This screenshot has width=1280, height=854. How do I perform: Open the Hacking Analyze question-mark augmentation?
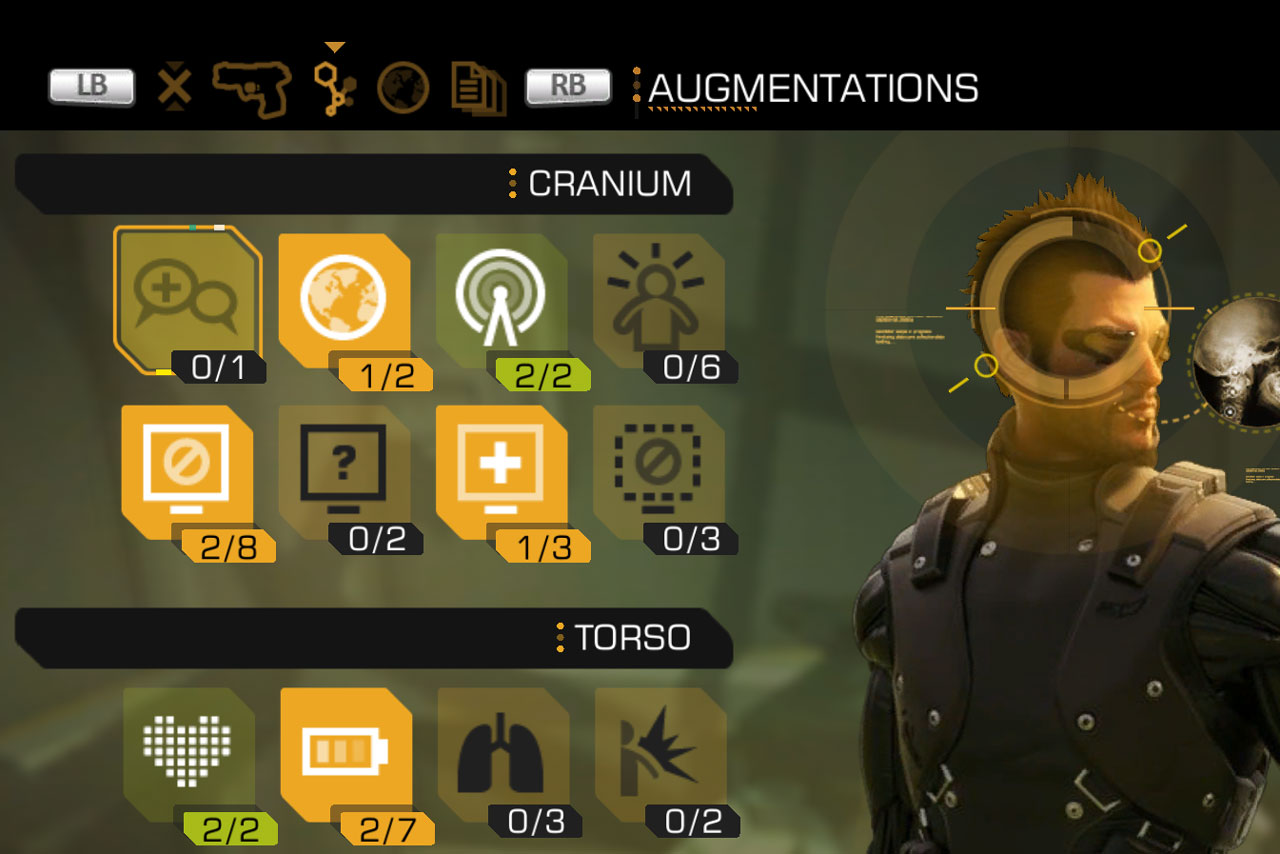click(345, 470)
